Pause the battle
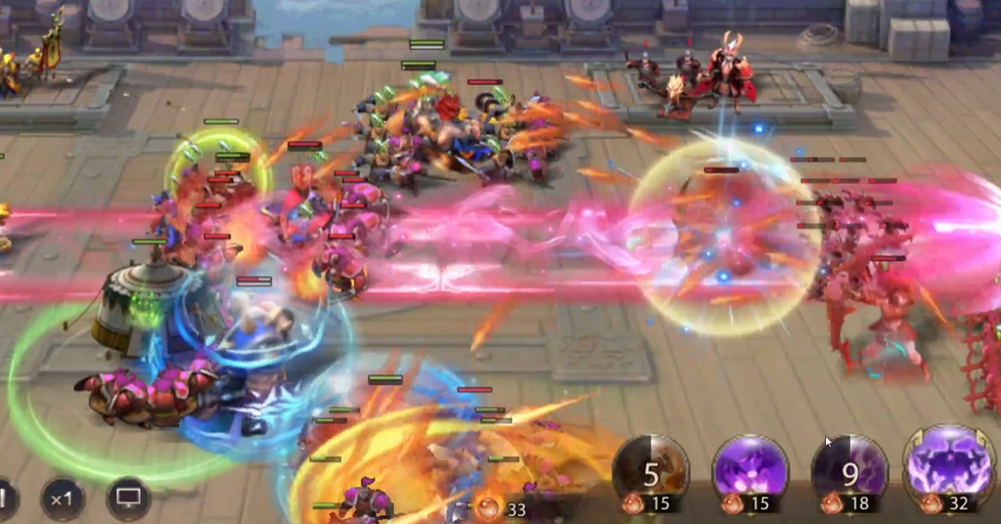The height and width of the screenshot is (524, 1001). point(5,497)
